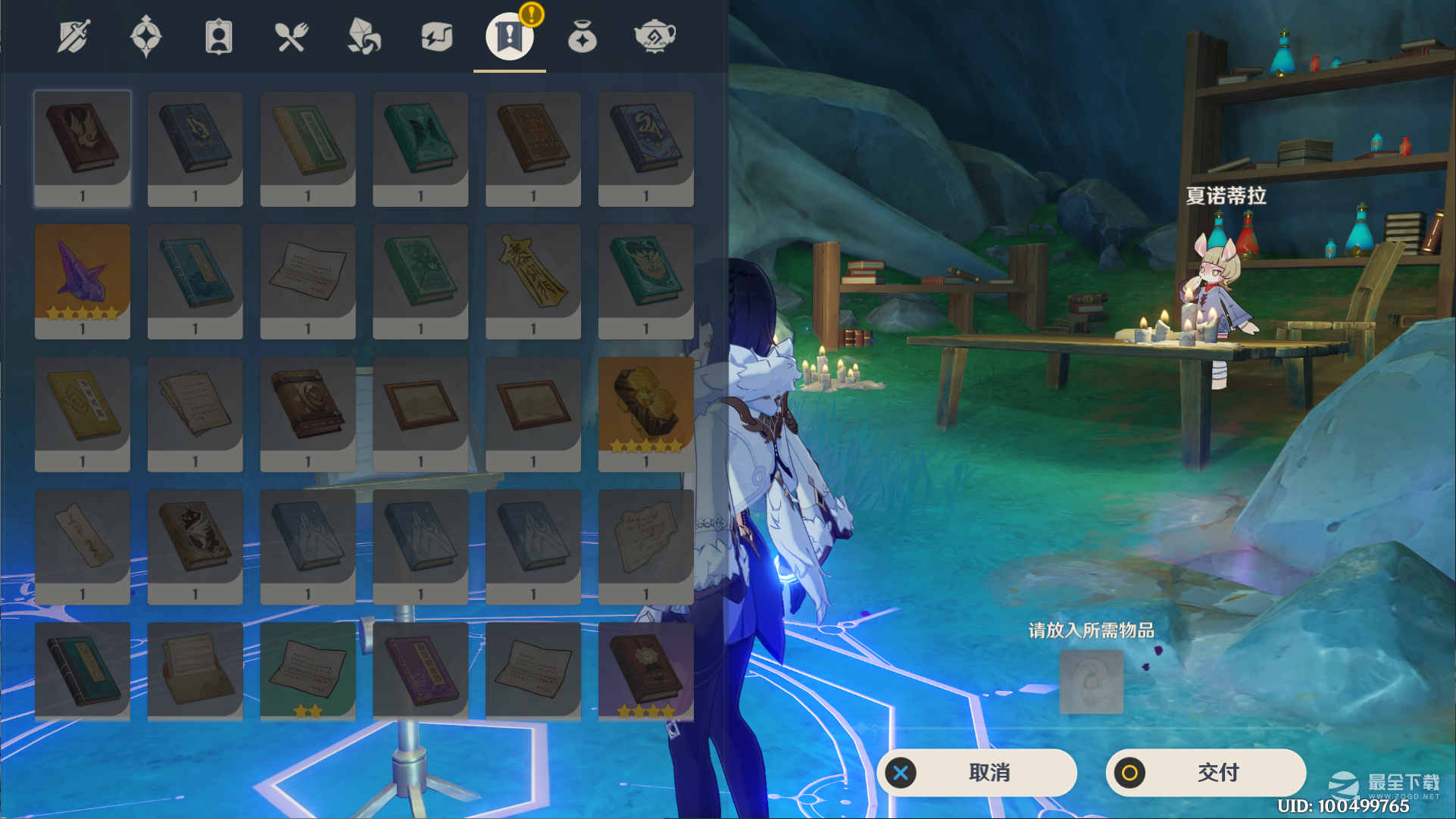Open the food tab with crossed utensils
Image resolution: width=1456 pixels, height=819 pixels.
(x=291, y=36)
